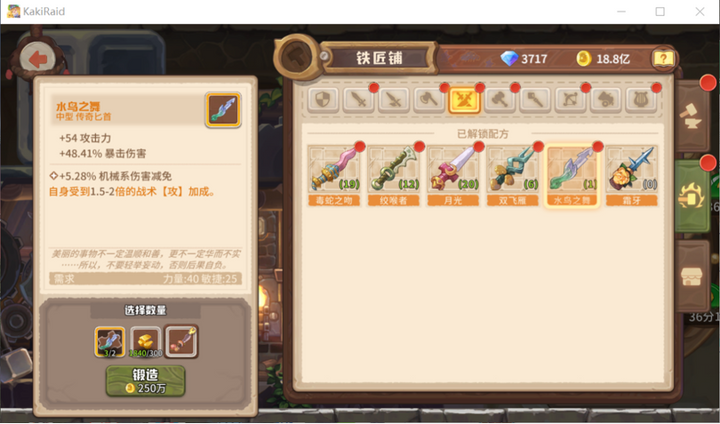Go back with the red arrow button
This screenshot has height=424, width=720.
(40, 59)
